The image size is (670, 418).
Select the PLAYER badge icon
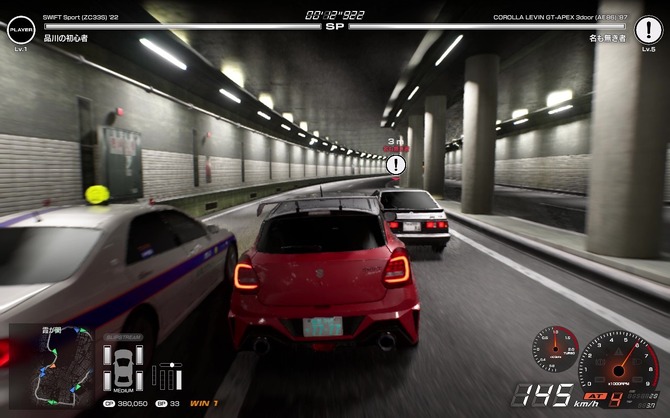[20, 31]
